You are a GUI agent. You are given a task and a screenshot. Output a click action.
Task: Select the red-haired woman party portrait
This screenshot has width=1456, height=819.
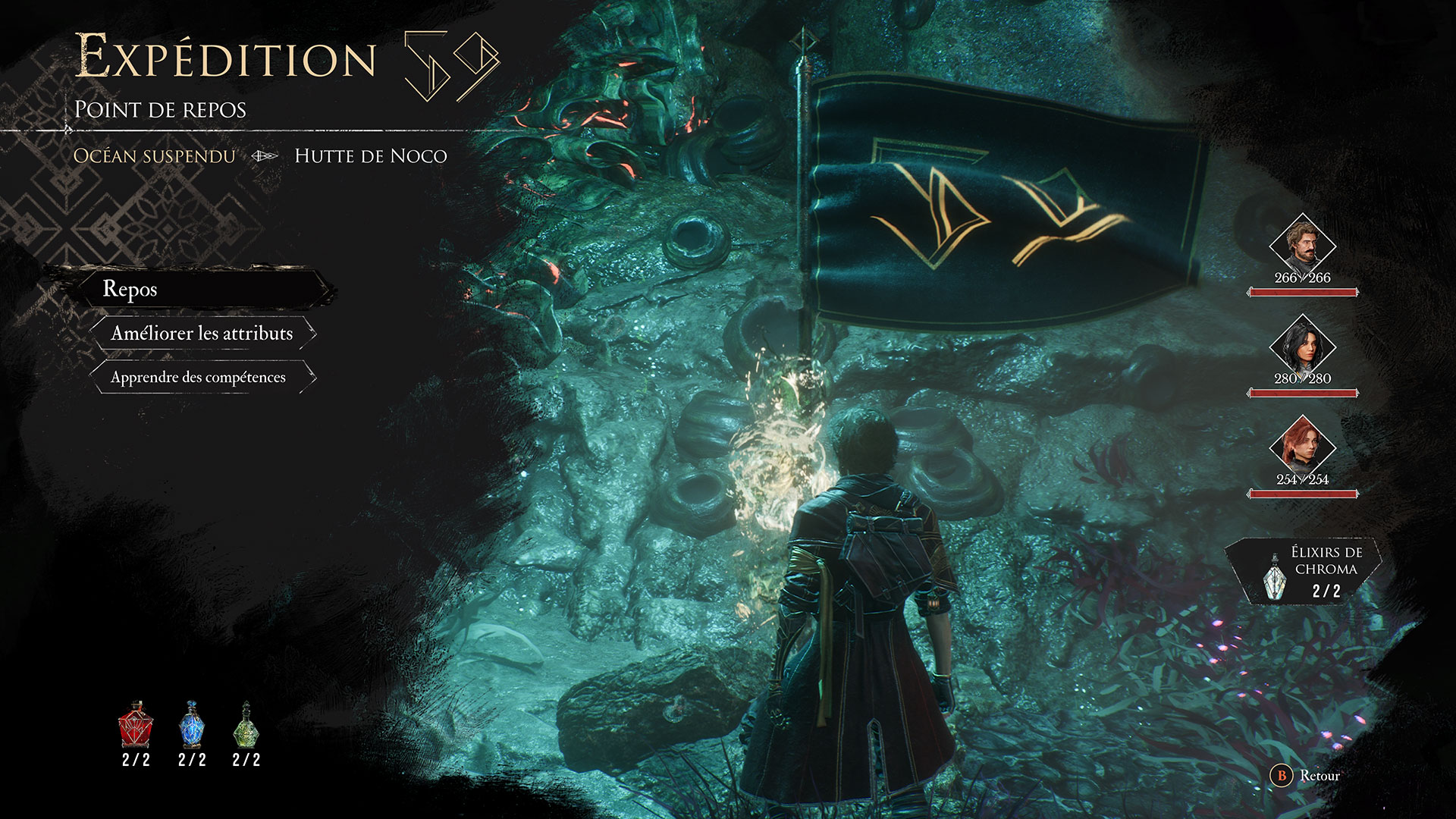1302,446
